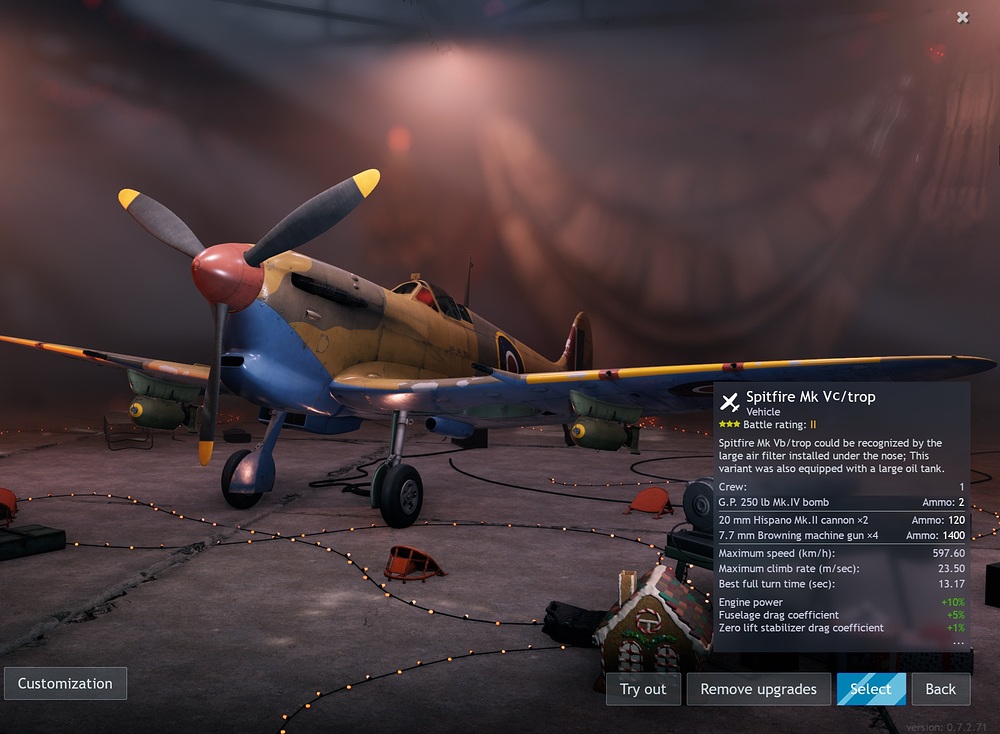Close the vehicle preview window

(962, 17)
